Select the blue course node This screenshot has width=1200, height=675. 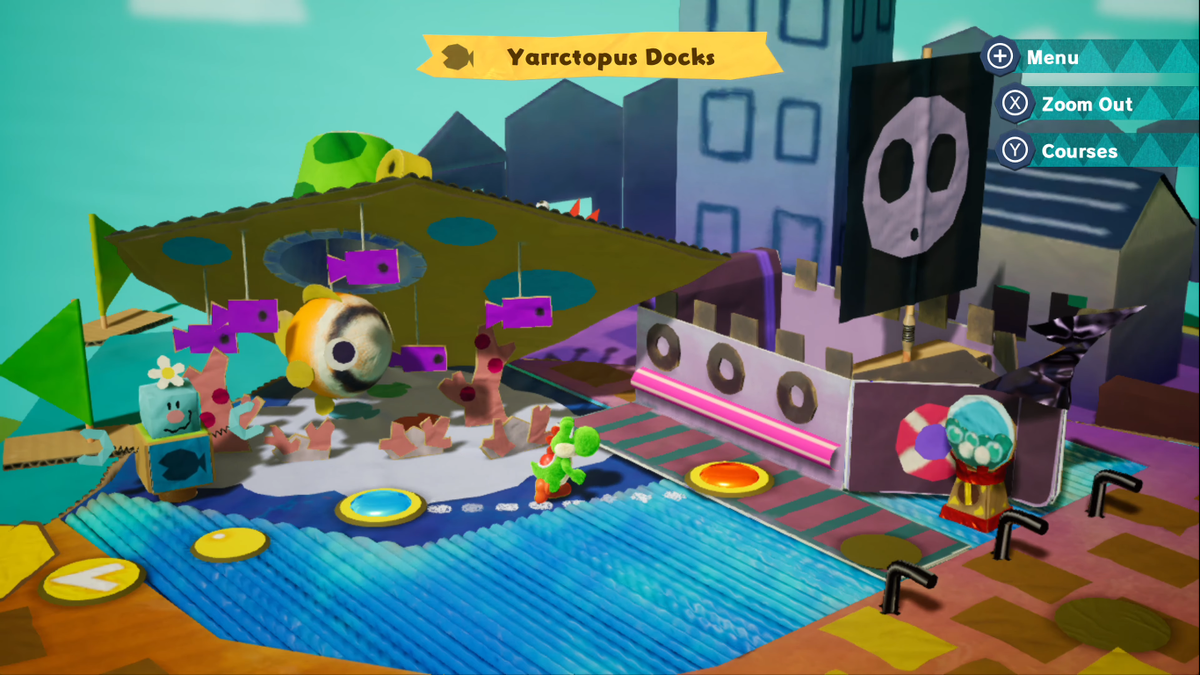380,505
